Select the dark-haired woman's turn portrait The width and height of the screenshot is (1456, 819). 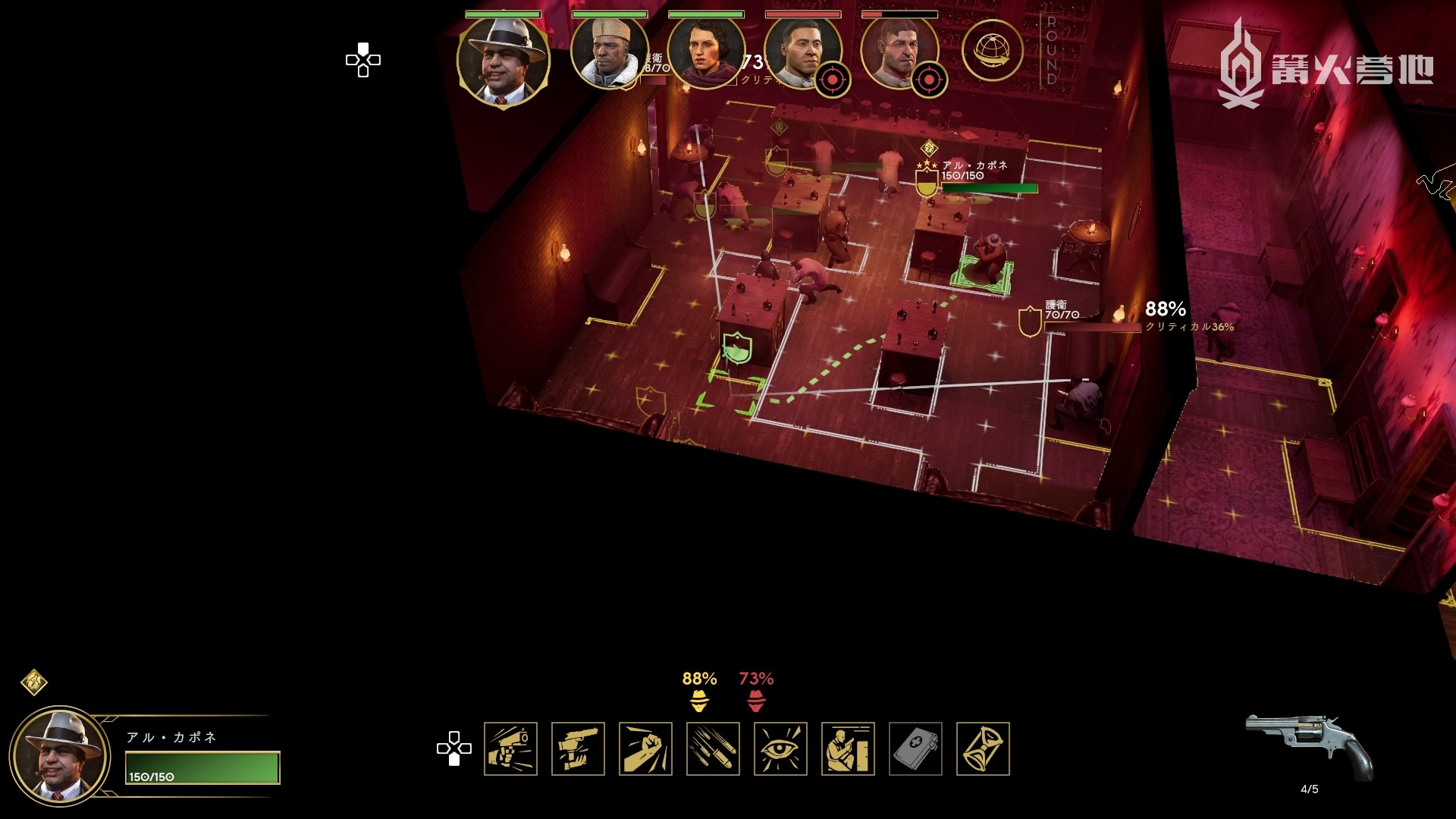705,53
